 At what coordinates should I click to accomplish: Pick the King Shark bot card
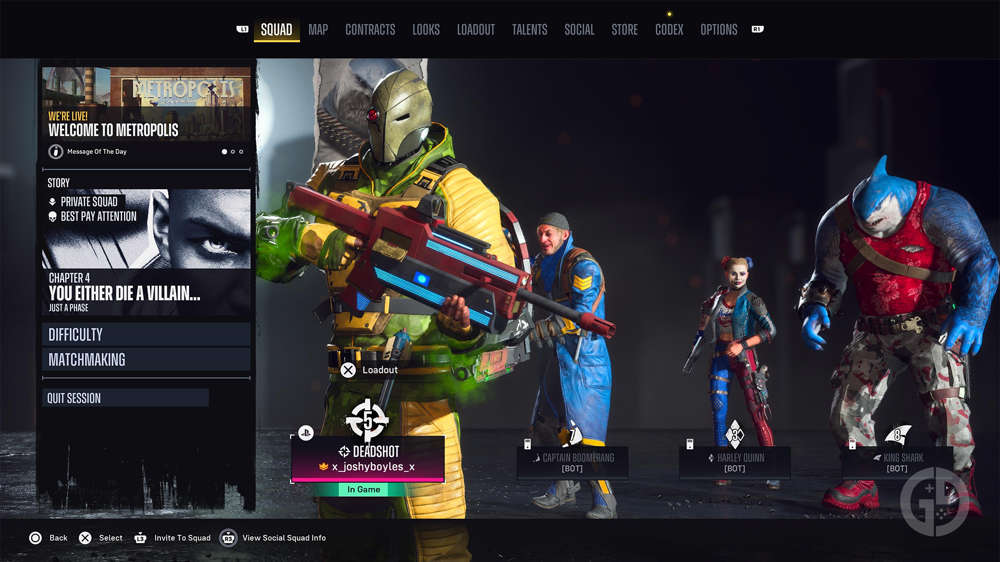[x=897, y=462]
